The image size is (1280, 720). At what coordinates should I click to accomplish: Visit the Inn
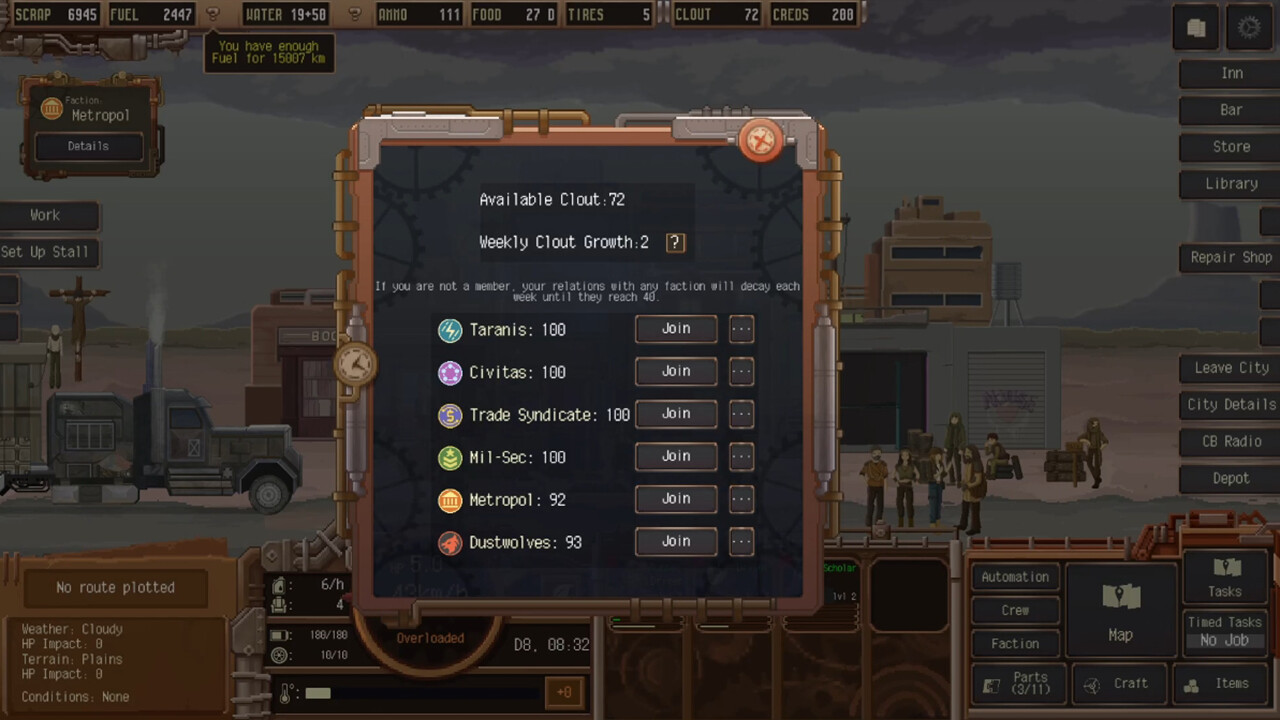coord(1231,73)
